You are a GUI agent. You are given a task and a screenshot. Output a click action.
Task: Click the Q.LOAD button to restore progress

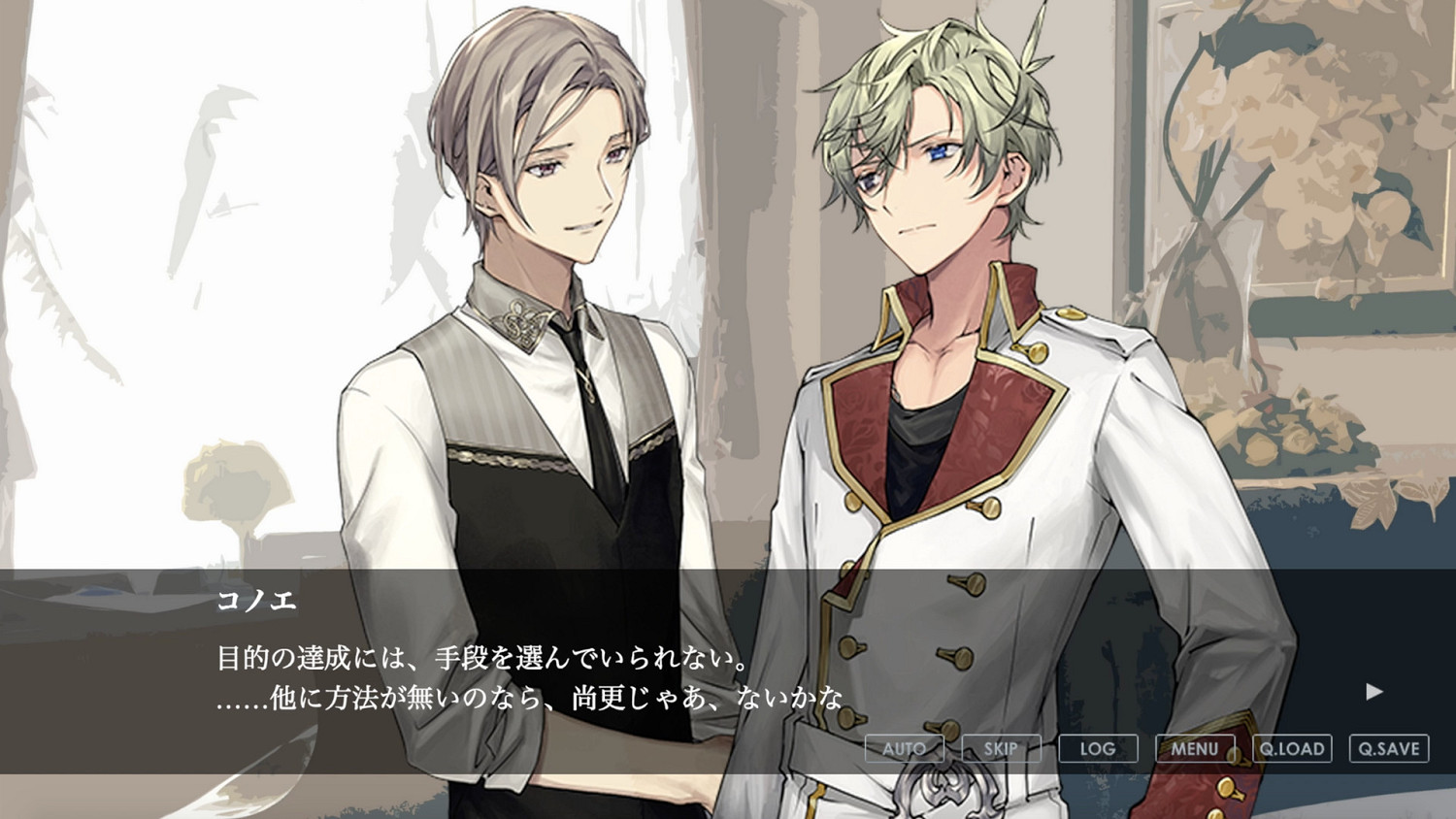tap(1294, 748)
